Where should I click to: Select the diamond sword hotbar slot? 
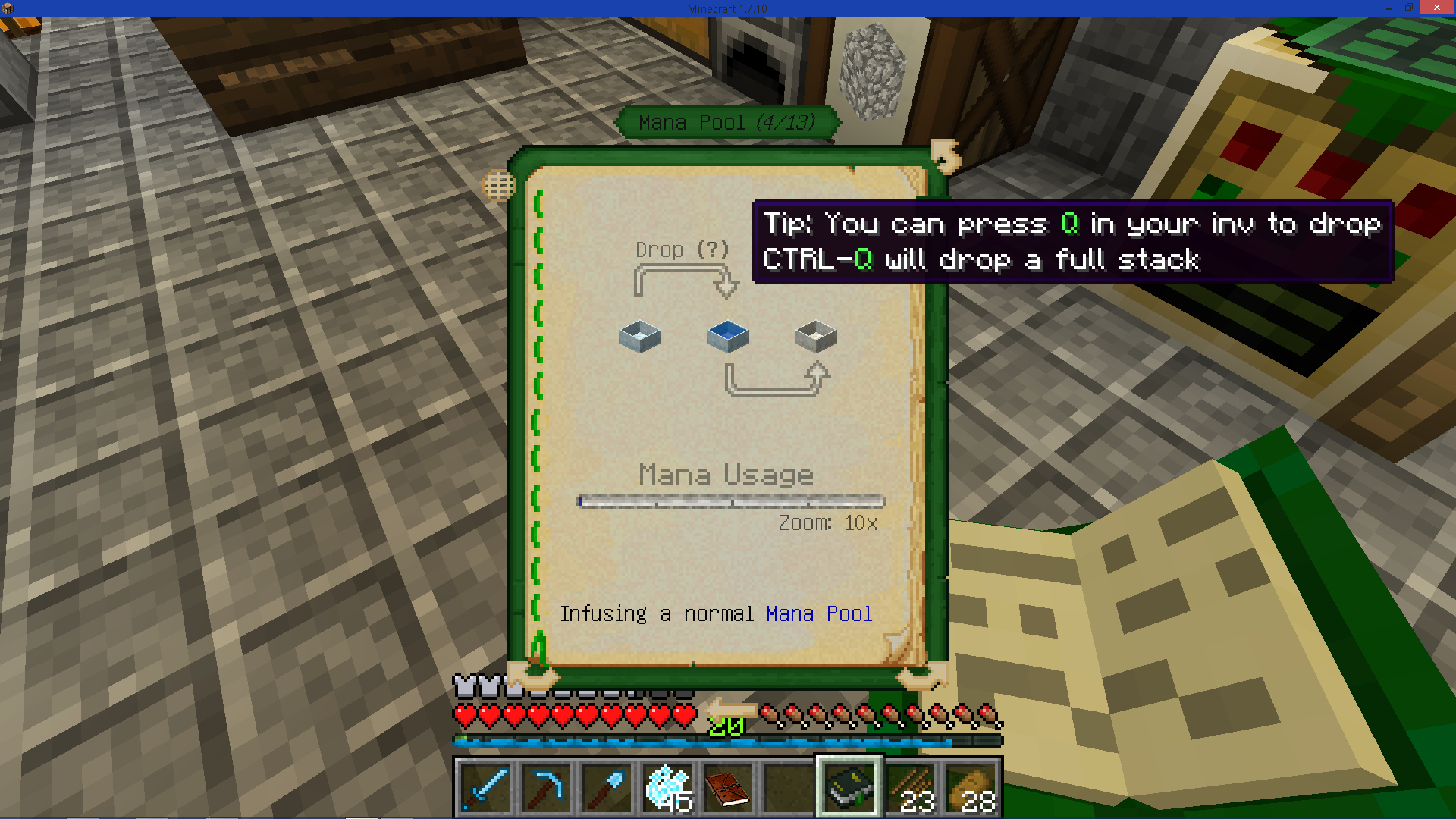(485, 787)
